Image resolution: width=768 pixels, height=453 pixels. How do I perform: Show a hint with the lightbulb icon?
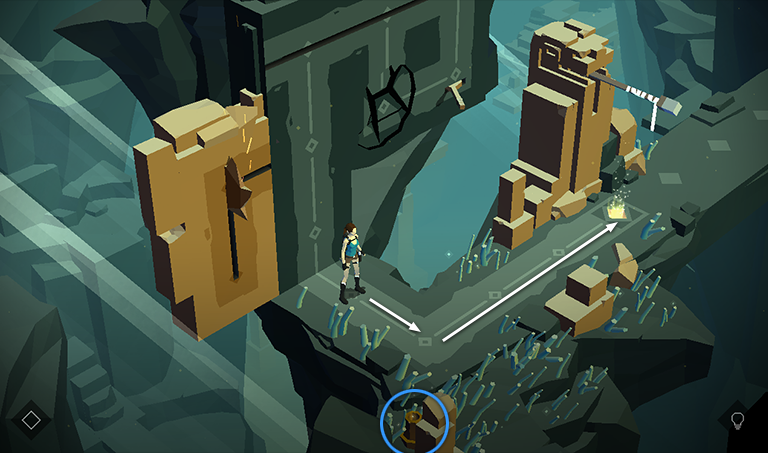[738, 419]
